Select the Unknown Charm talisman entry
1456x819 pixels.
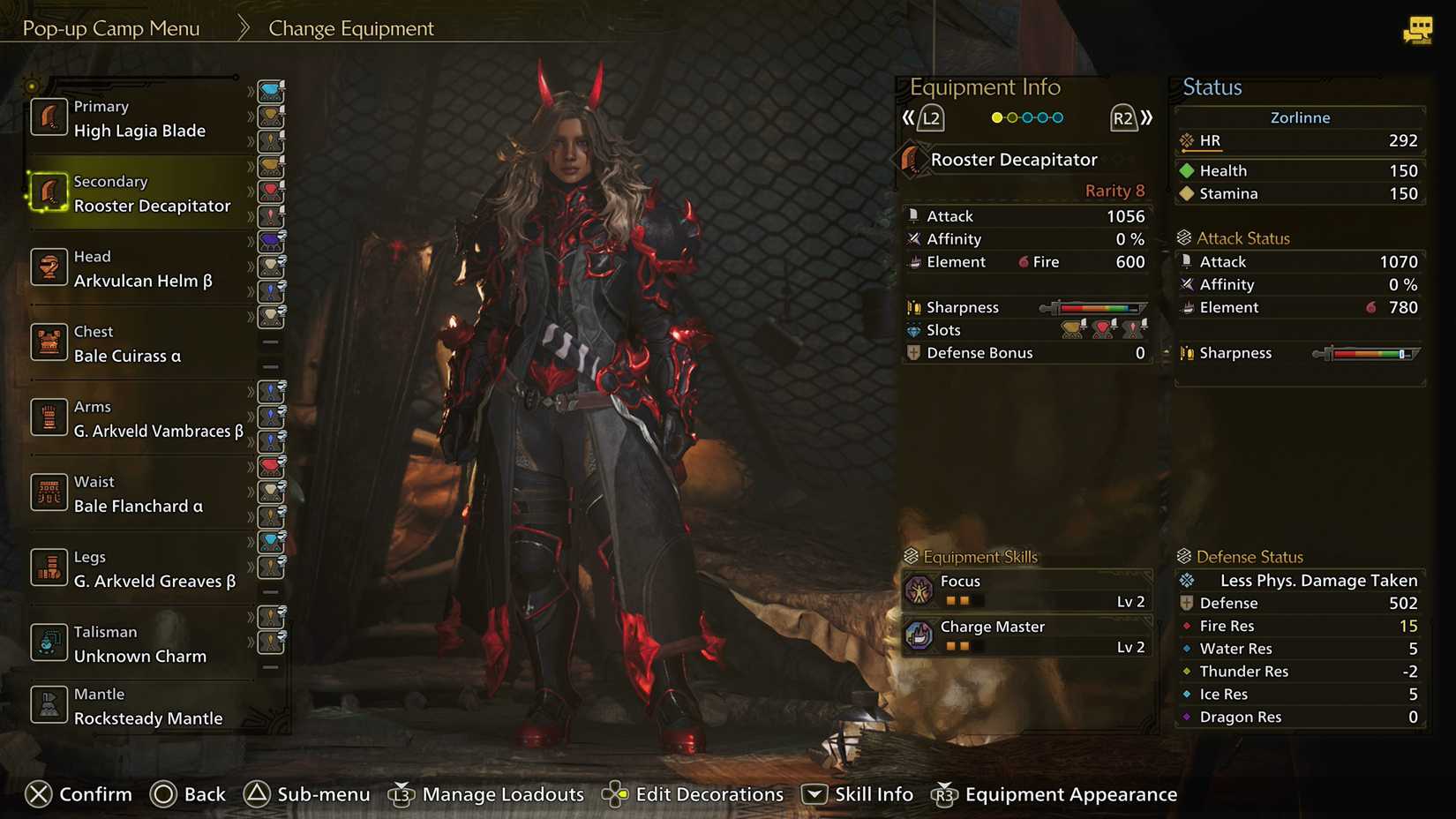pyautogui.click(x=141, y=643)
